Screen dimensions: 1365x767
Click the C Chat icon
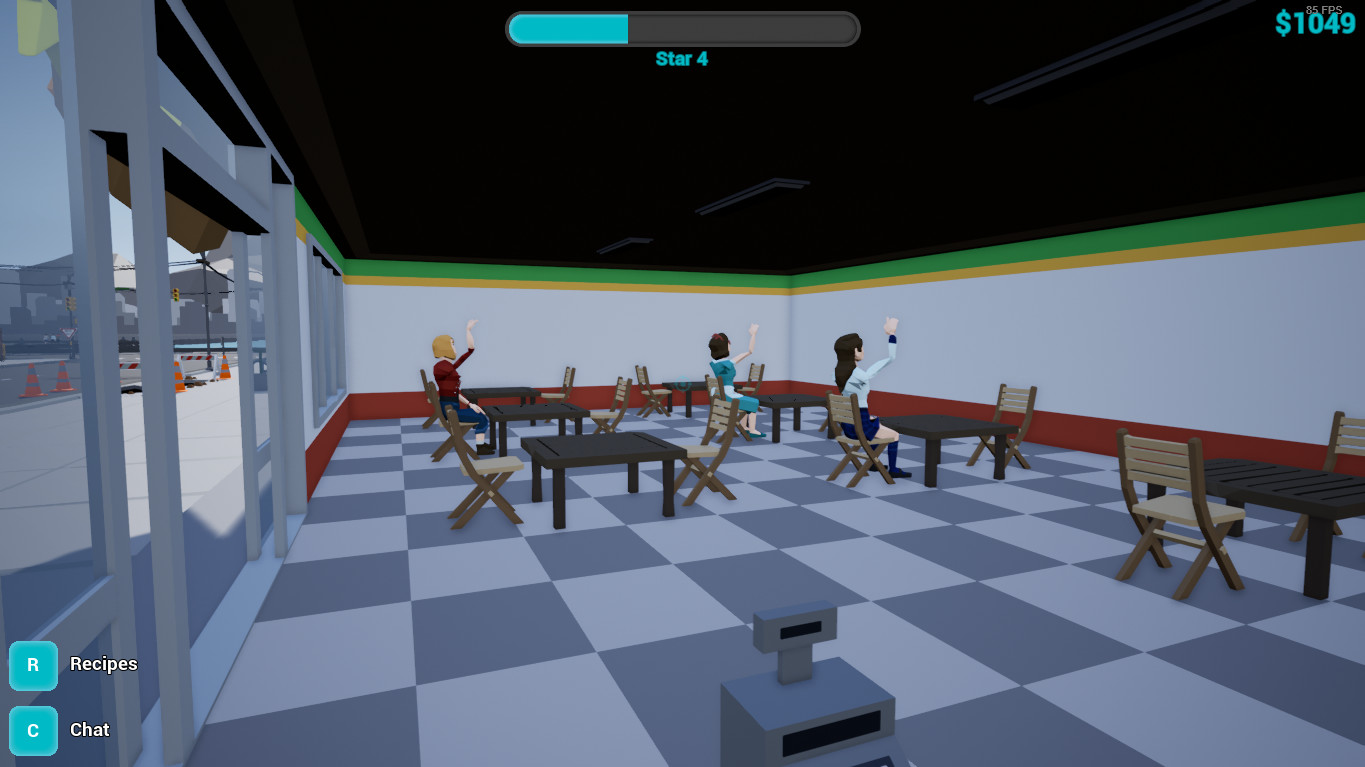33,730
